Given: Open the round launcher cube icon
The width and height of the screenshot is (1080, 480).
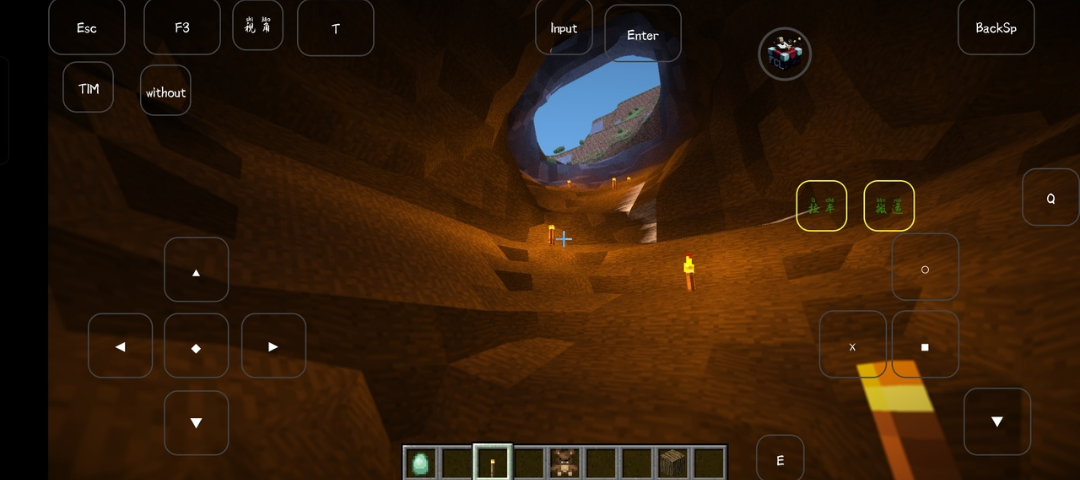Looking at the screenshot, I should click(x=785, y=54).
